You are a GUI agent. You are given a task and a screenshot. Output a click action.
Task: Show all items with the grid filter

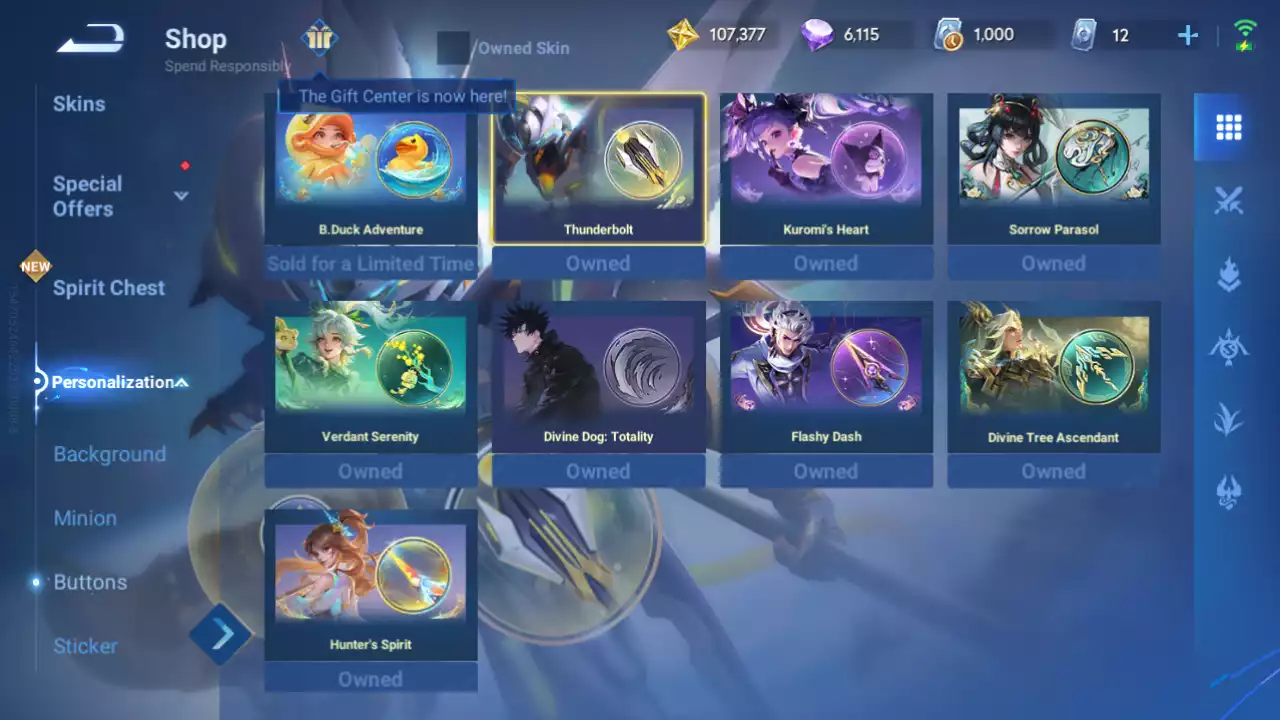pyautogui.click(x=1228, y=127)
